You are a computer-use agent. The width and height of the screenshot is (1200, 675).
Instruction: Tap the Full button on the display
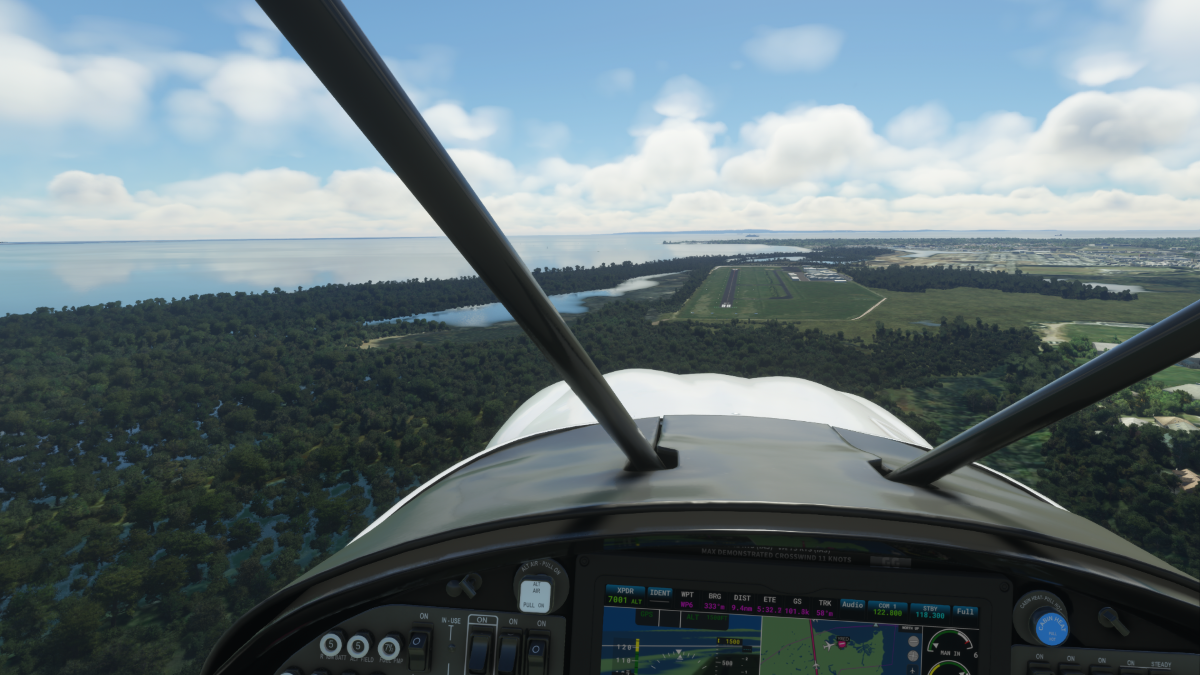tap(965, 610)
